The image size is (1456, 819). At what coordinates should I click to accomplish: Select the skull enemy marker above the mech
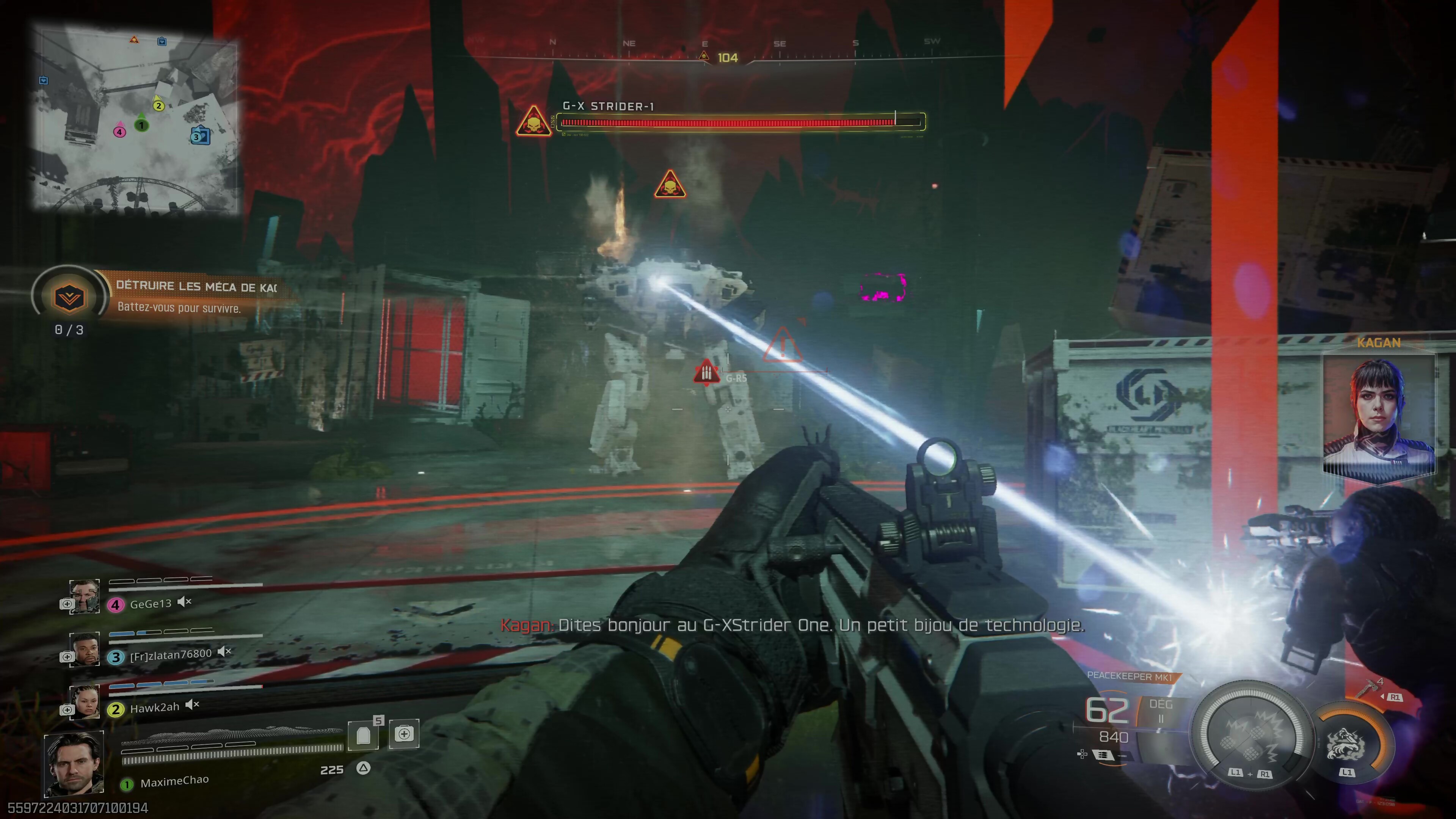pos(670,184)
